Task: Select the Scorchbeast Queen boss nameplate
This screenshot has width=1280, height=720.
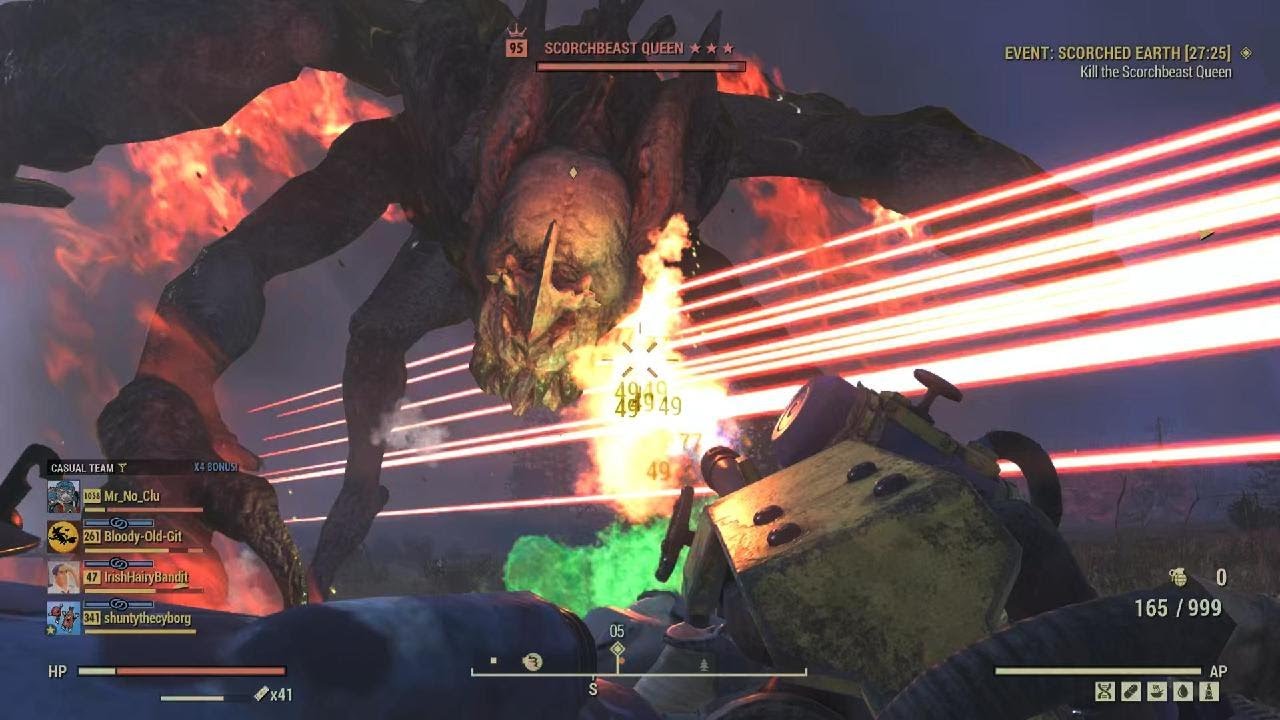Action: (x=614, y=48)
